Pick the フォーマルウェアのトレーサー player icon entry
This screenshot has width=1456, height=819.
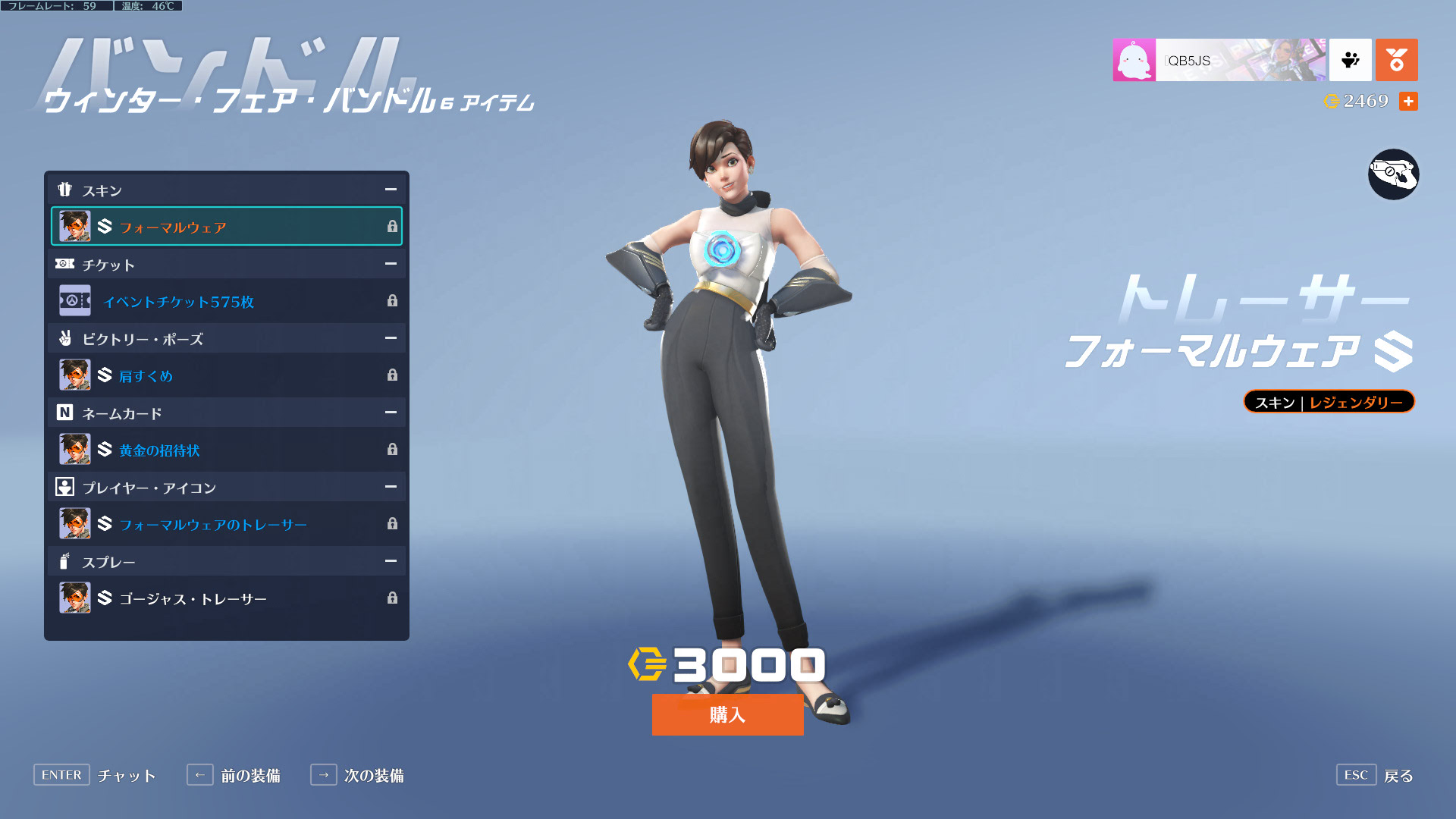pyautogui.click(x=226, y=524)
